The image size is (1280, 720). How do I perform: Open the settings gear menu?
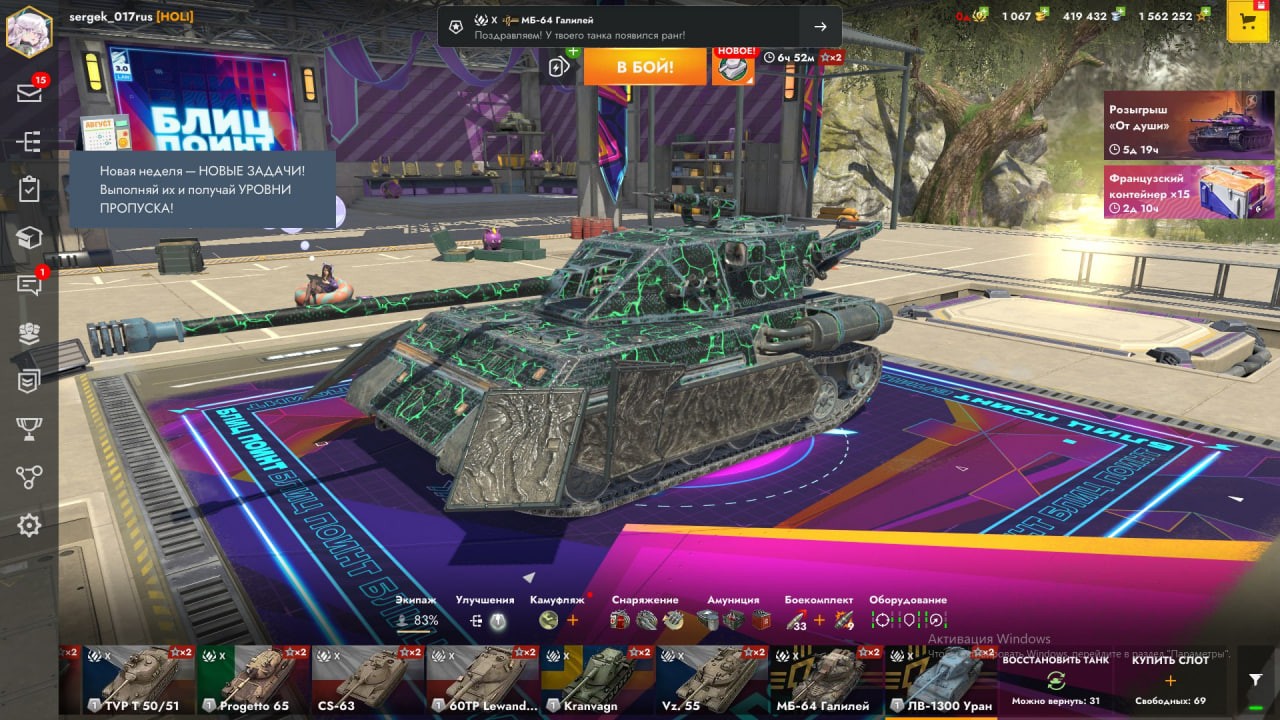click(x=29, y=525)
